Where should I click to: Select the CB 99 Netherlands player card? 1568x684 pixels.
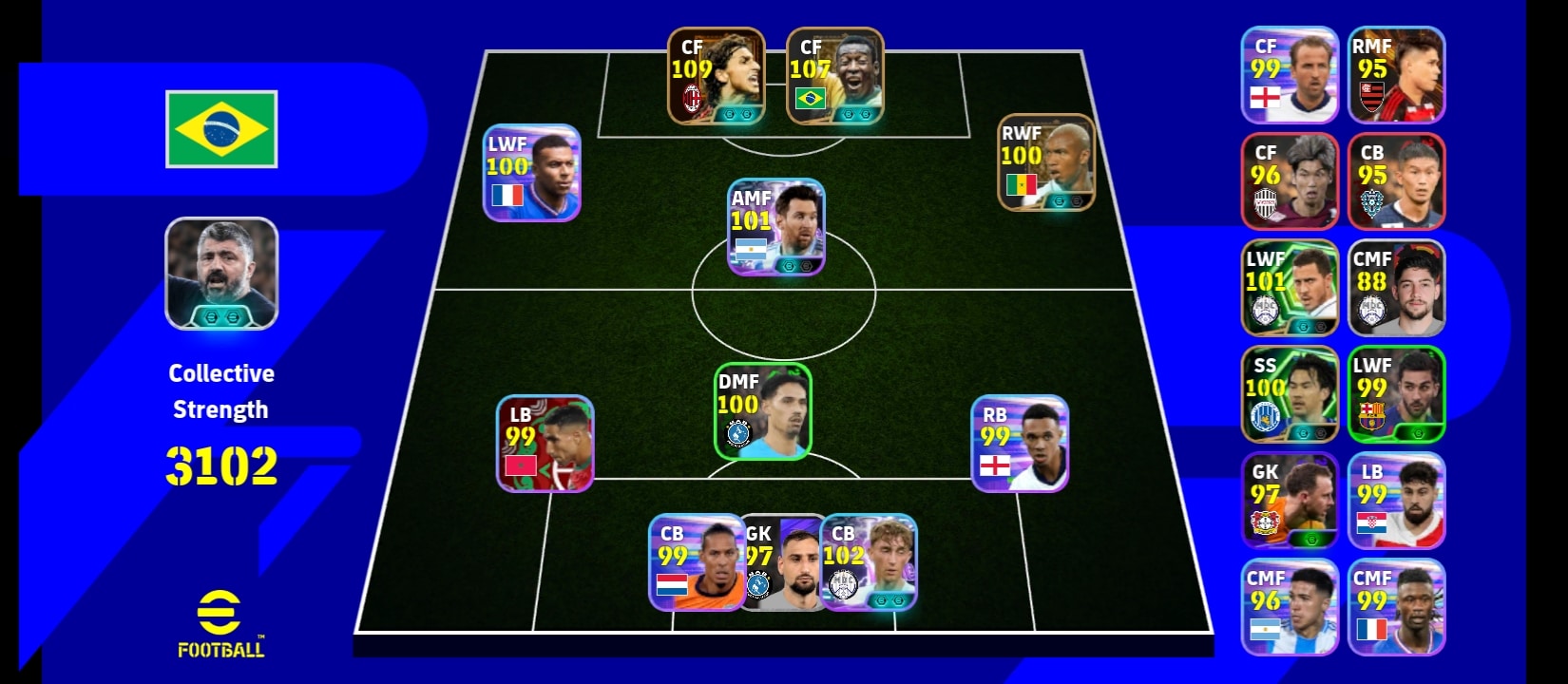[x=697, y=562]
